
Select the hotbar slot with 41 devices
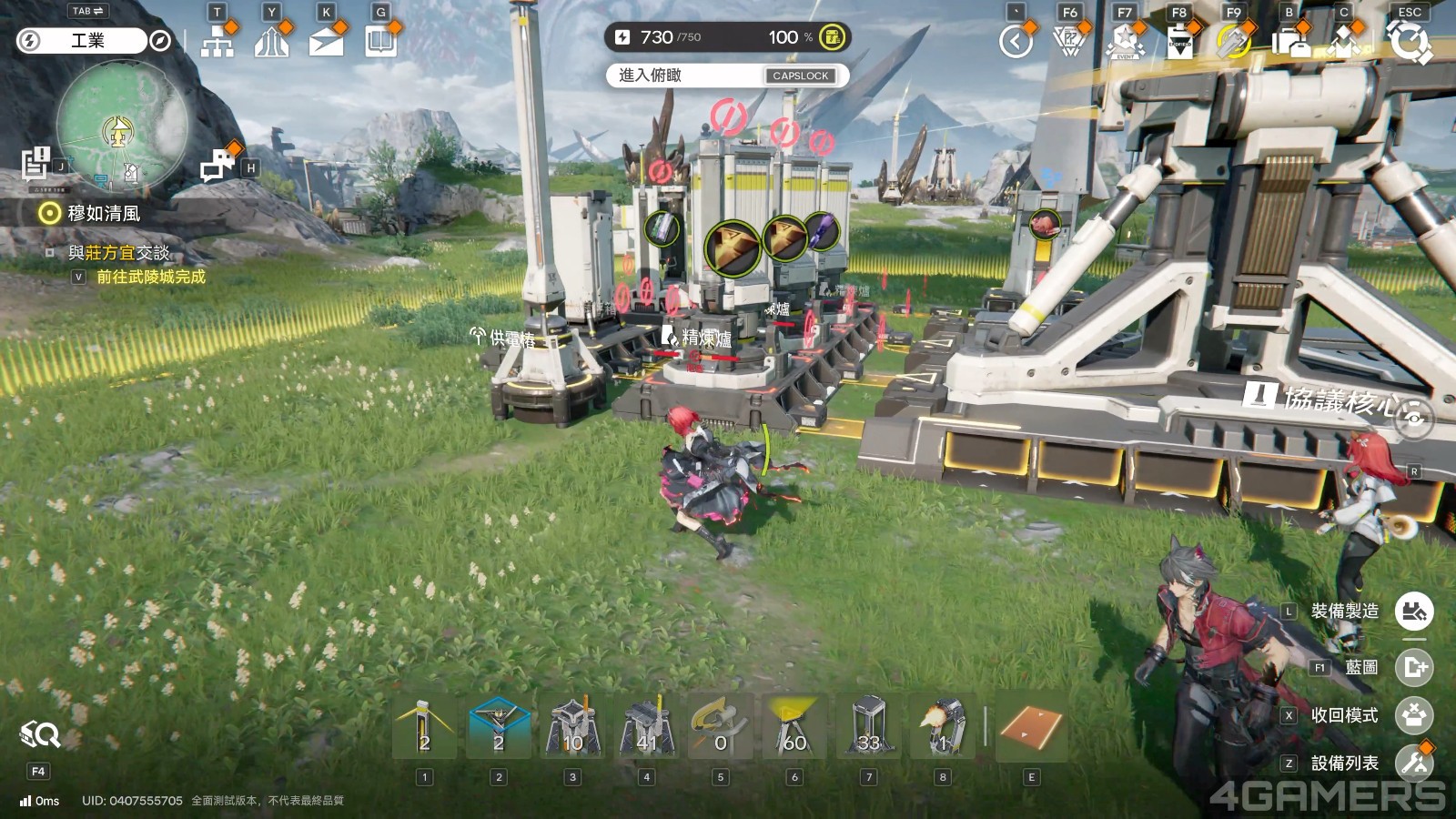pos(646,728)
